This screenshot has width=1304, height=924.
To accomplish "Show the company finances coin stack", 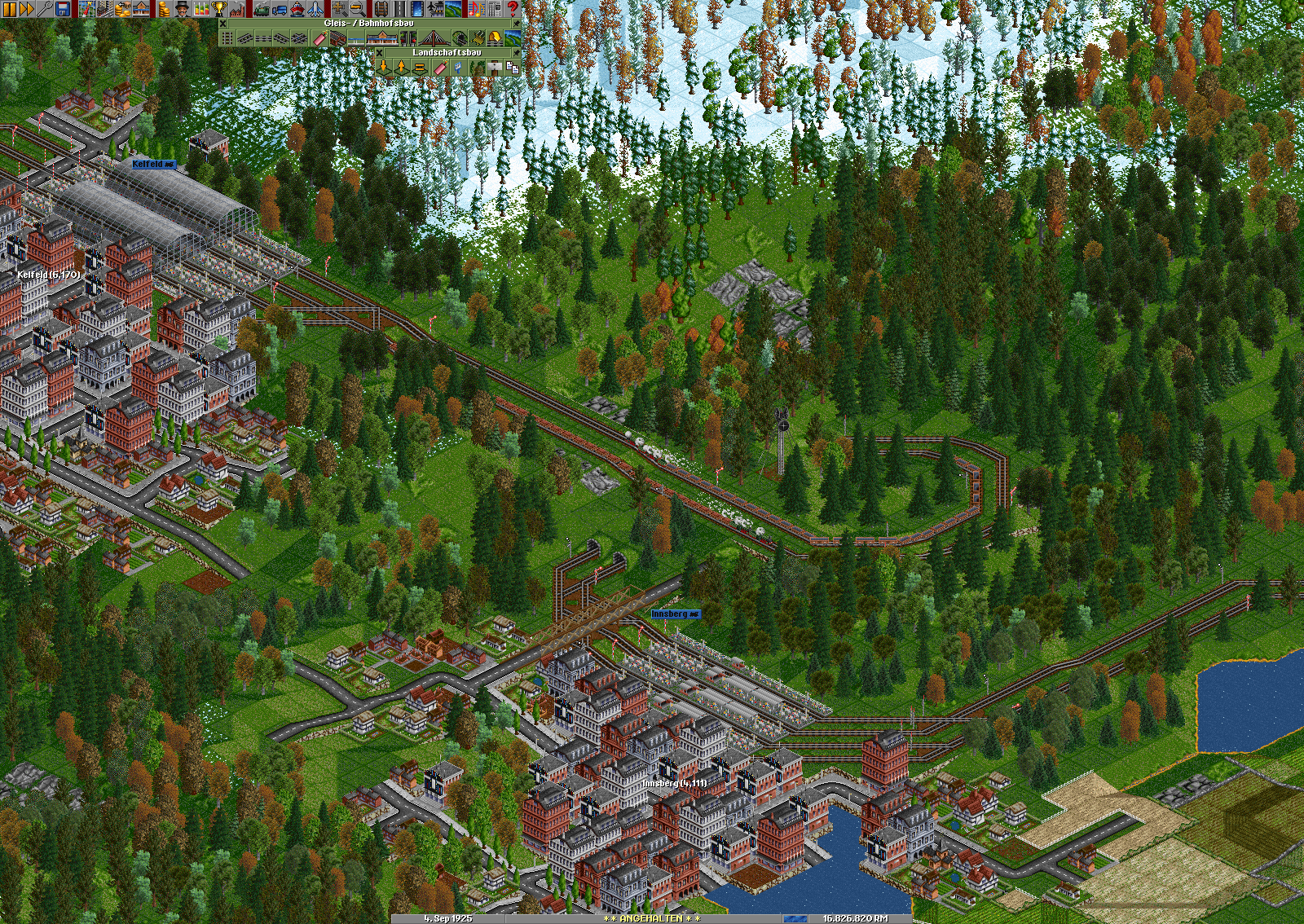I will click(x=165, y=9).
